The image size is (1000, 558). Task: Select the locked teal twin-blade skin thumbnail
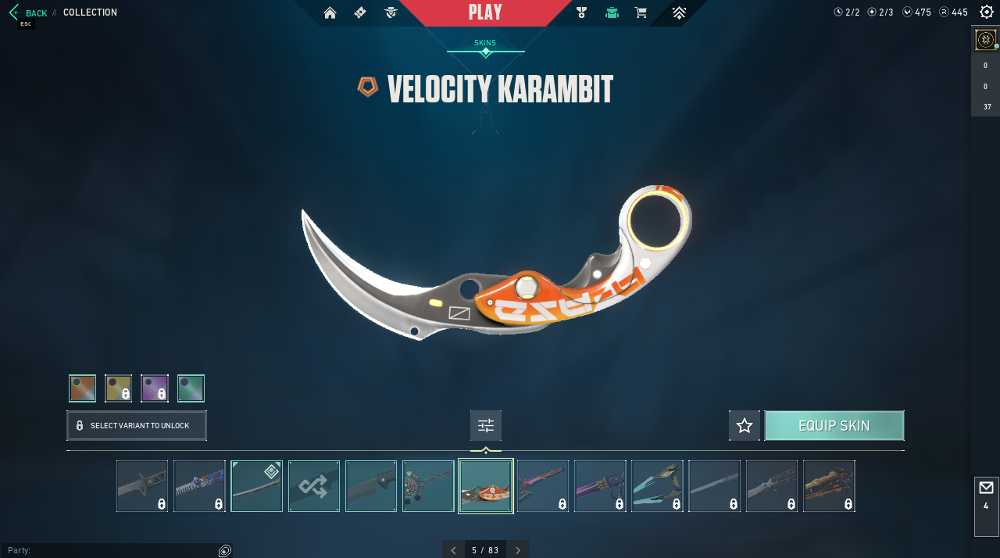pos(657,486)
